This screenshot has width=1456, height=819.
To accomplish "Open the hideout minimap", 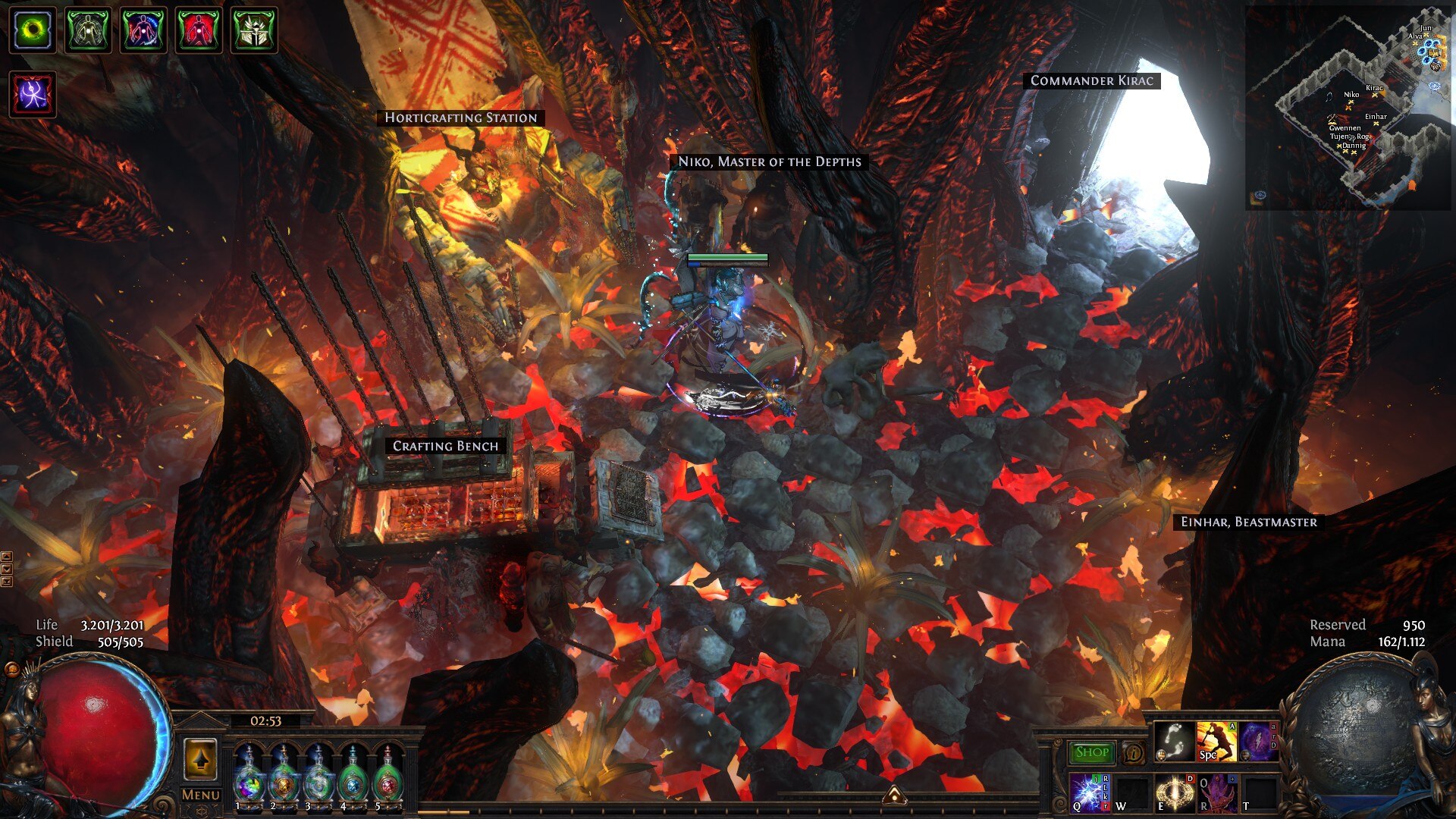I will click(x=1348, y=108).
